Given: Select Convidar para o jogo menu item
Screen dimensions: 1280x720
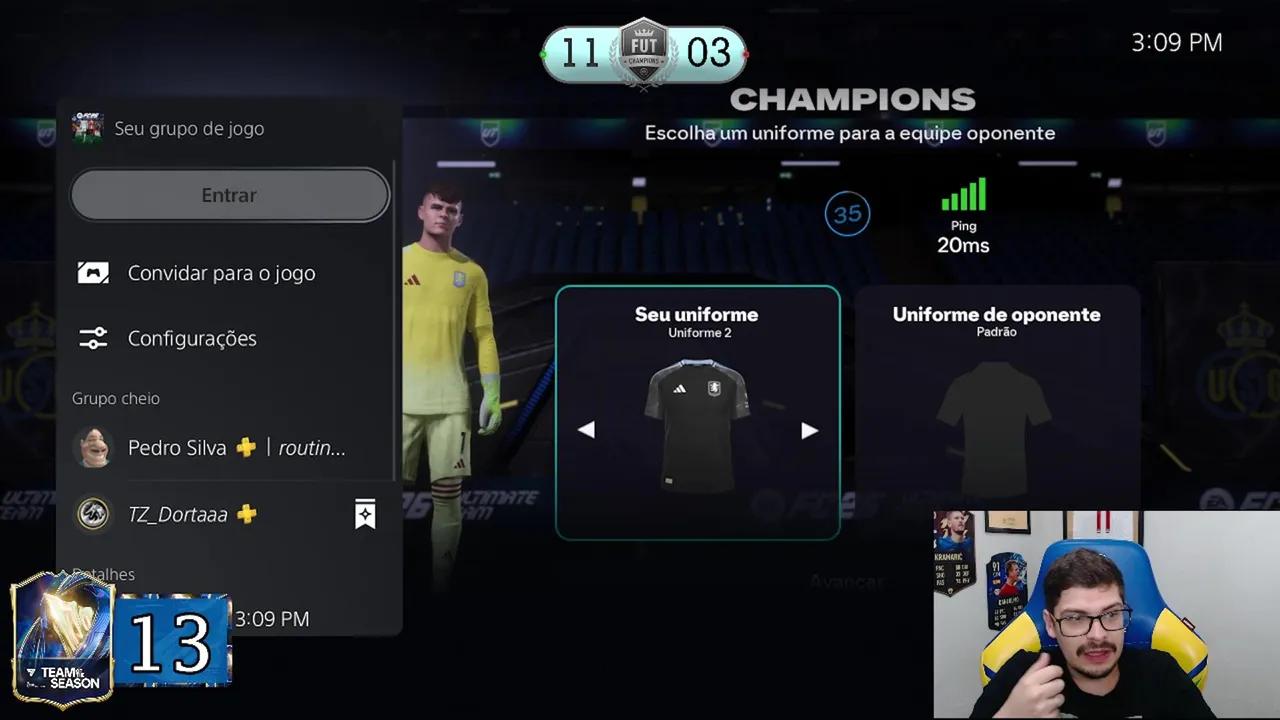Looking at the screenshot, I should coord(221,272).
